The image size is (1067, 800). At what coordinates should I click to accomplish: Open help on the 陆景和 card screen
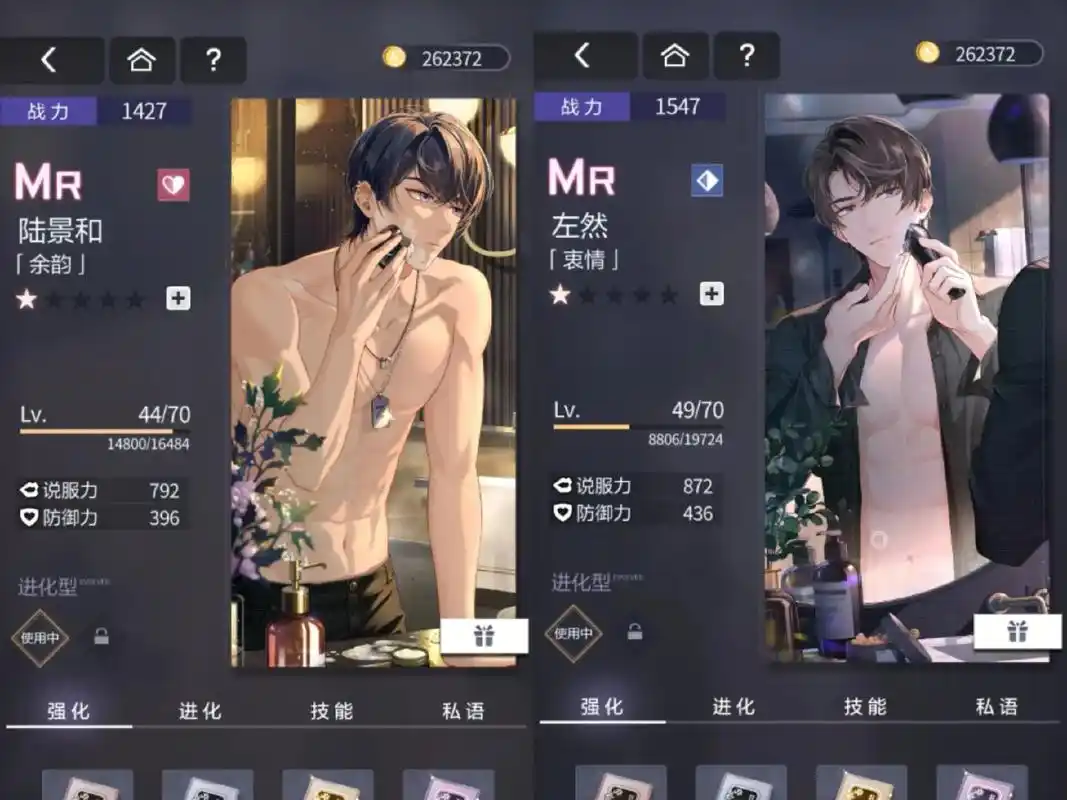pos(213,60)
